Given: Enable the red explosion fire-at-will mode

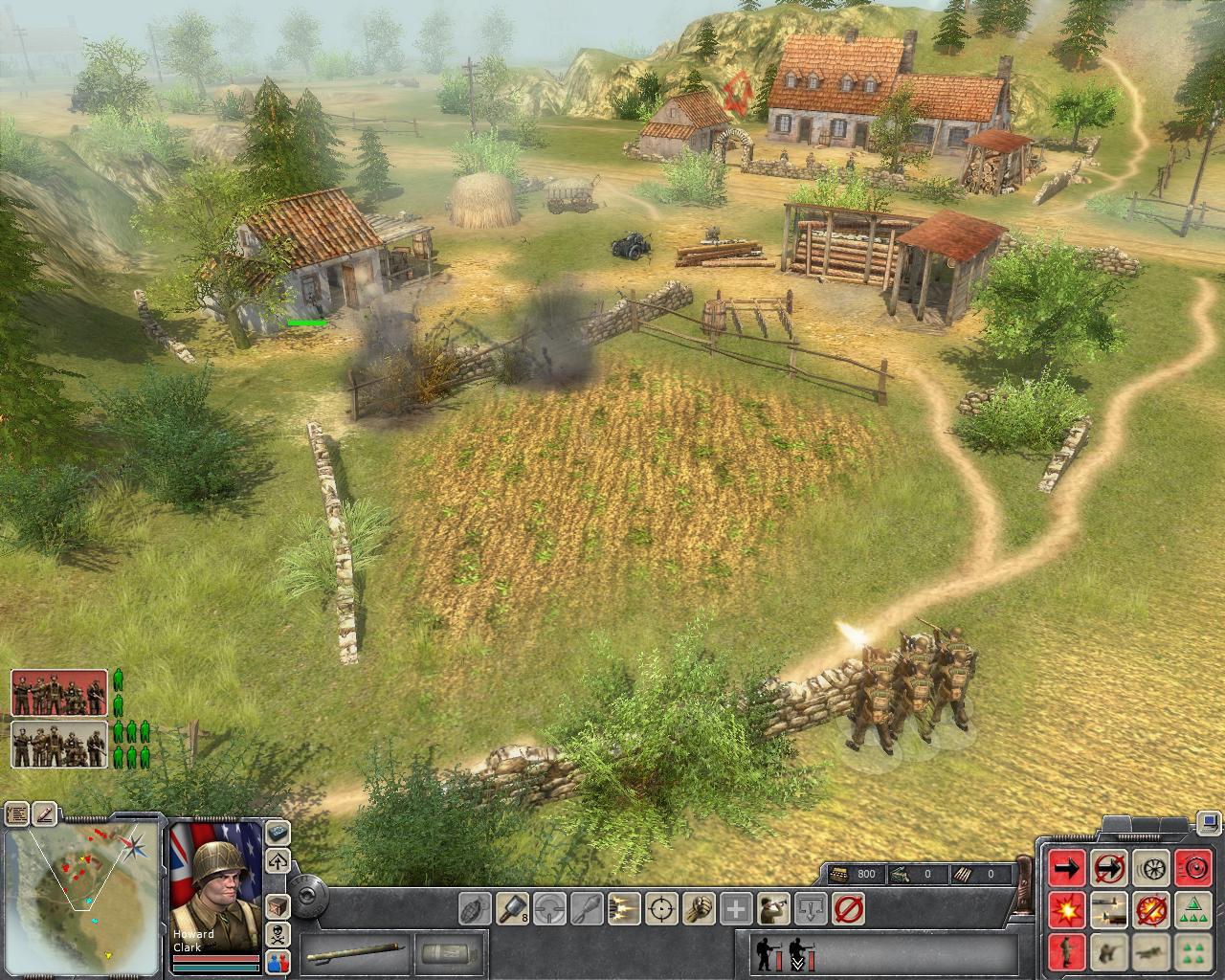Looking at the screenshot, I should coord(1066,909).
